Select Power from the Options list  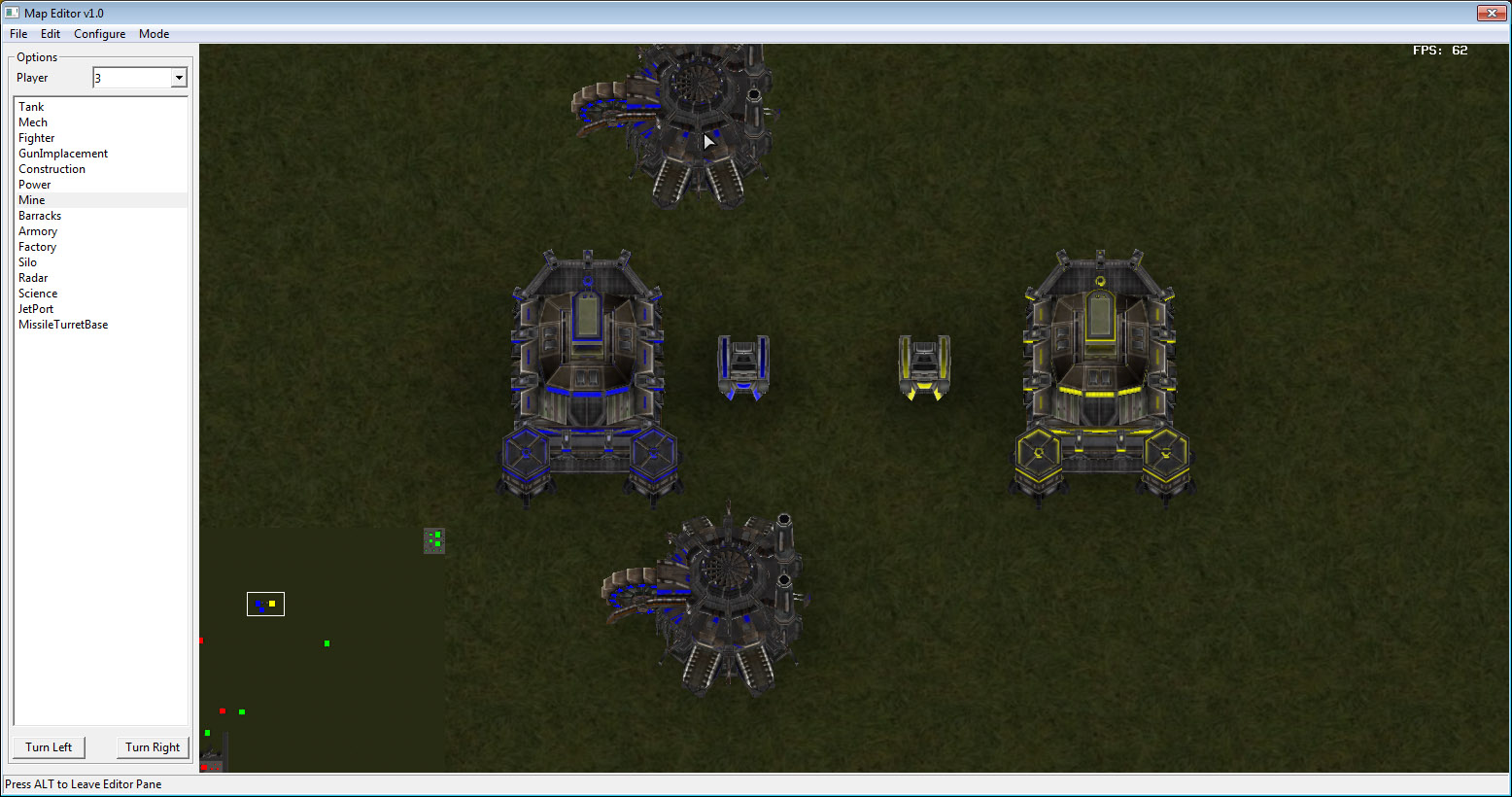pyautogui.click(x=34, y=184)
